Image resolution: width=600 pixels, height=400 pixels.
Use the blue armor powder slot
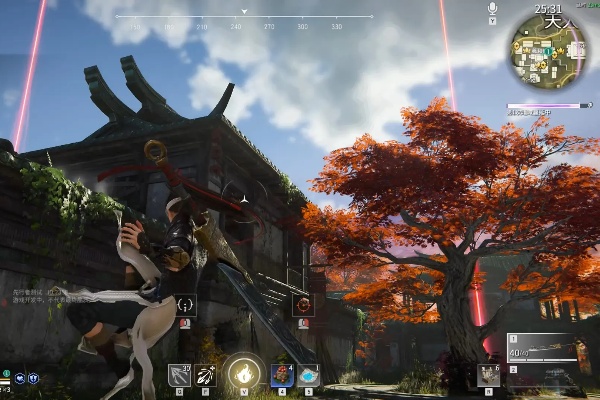pos(308,375)
